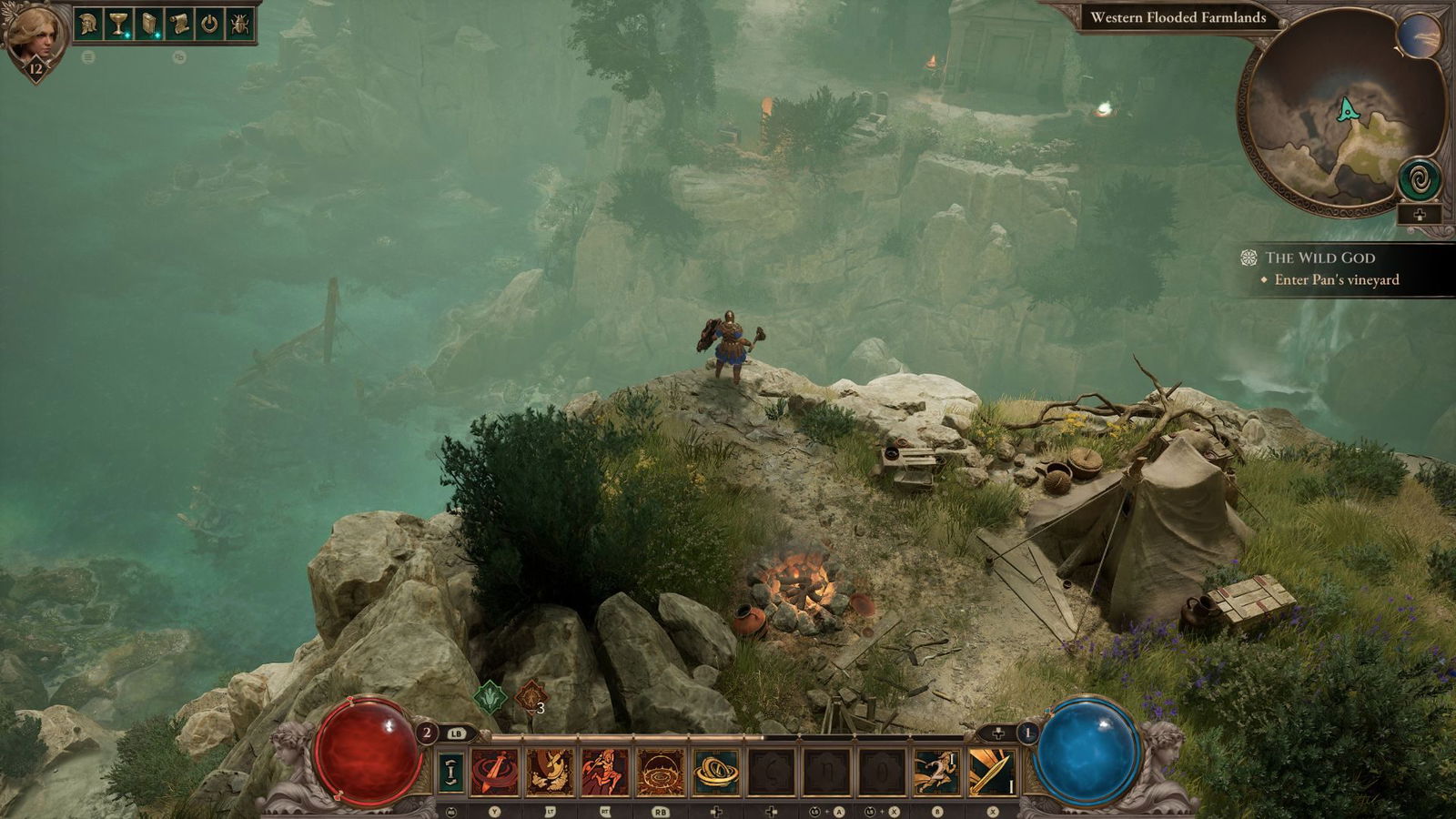Activate the golden rings skill
The image size is (1456, 819).
pyautogui.click(x=716, y=772)
